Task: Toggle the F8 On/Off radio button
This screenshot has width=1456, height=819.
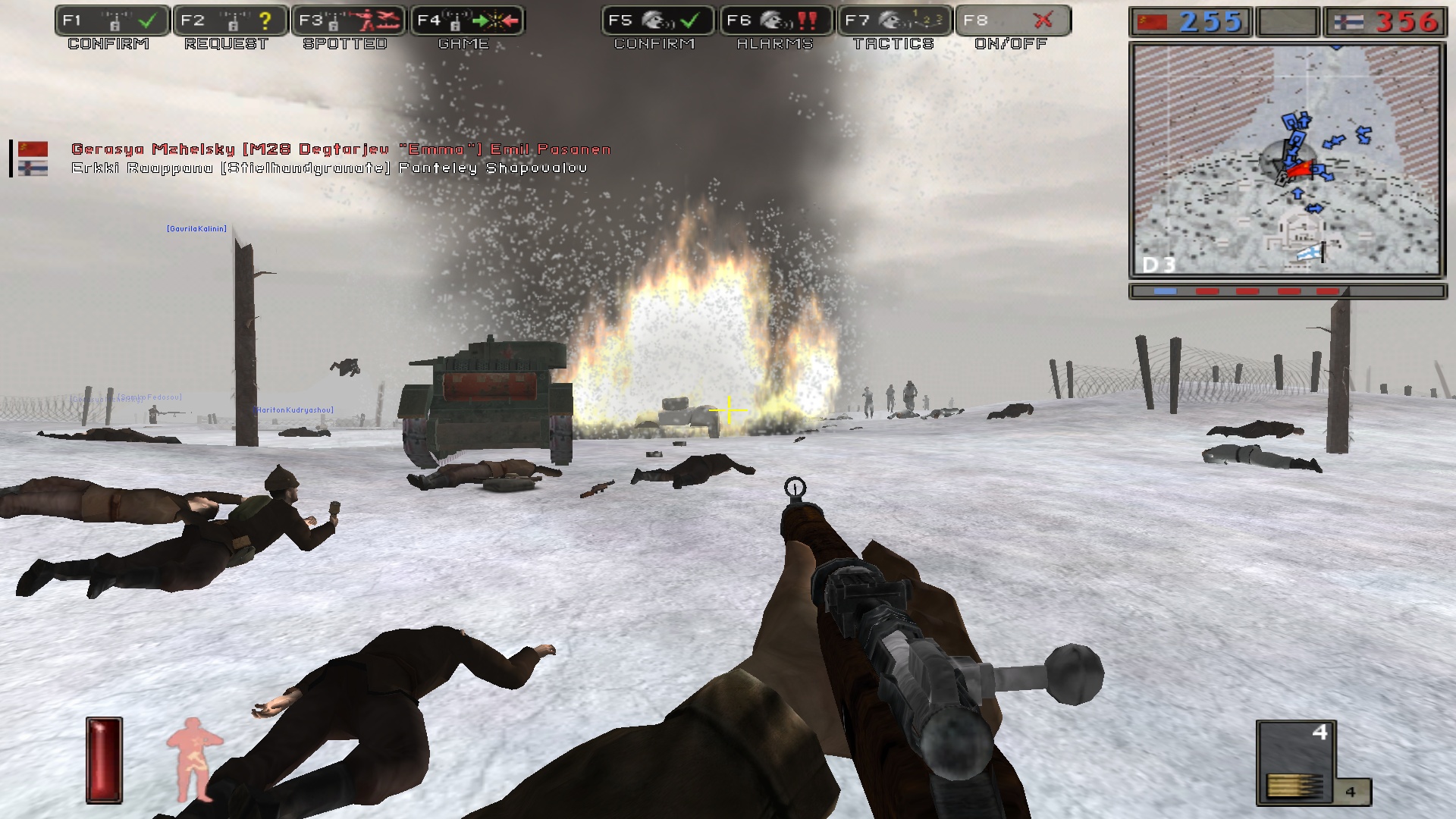Action: 1013,21
